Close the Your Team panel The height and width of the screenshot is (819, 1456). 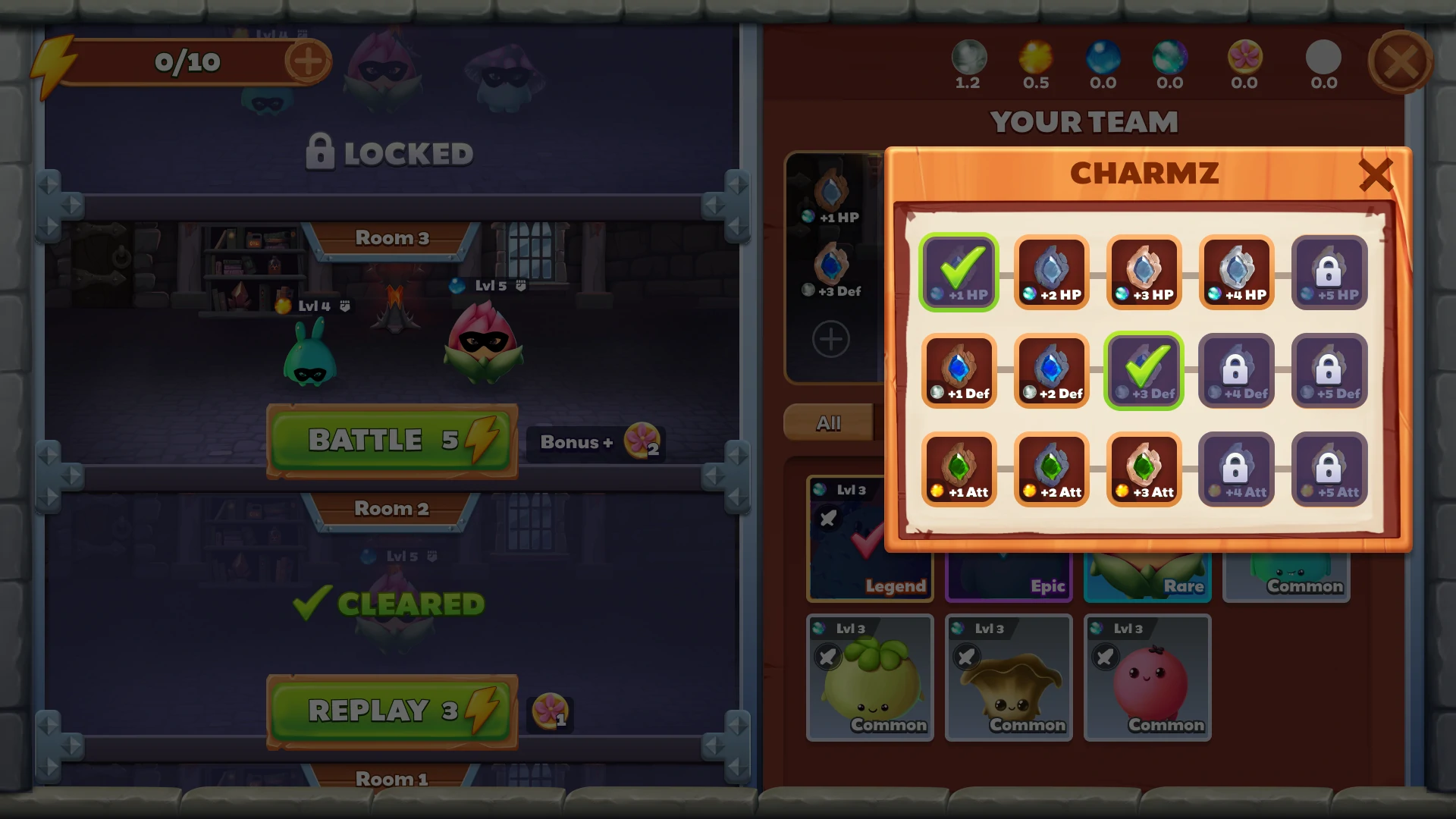coord(1400,61)
